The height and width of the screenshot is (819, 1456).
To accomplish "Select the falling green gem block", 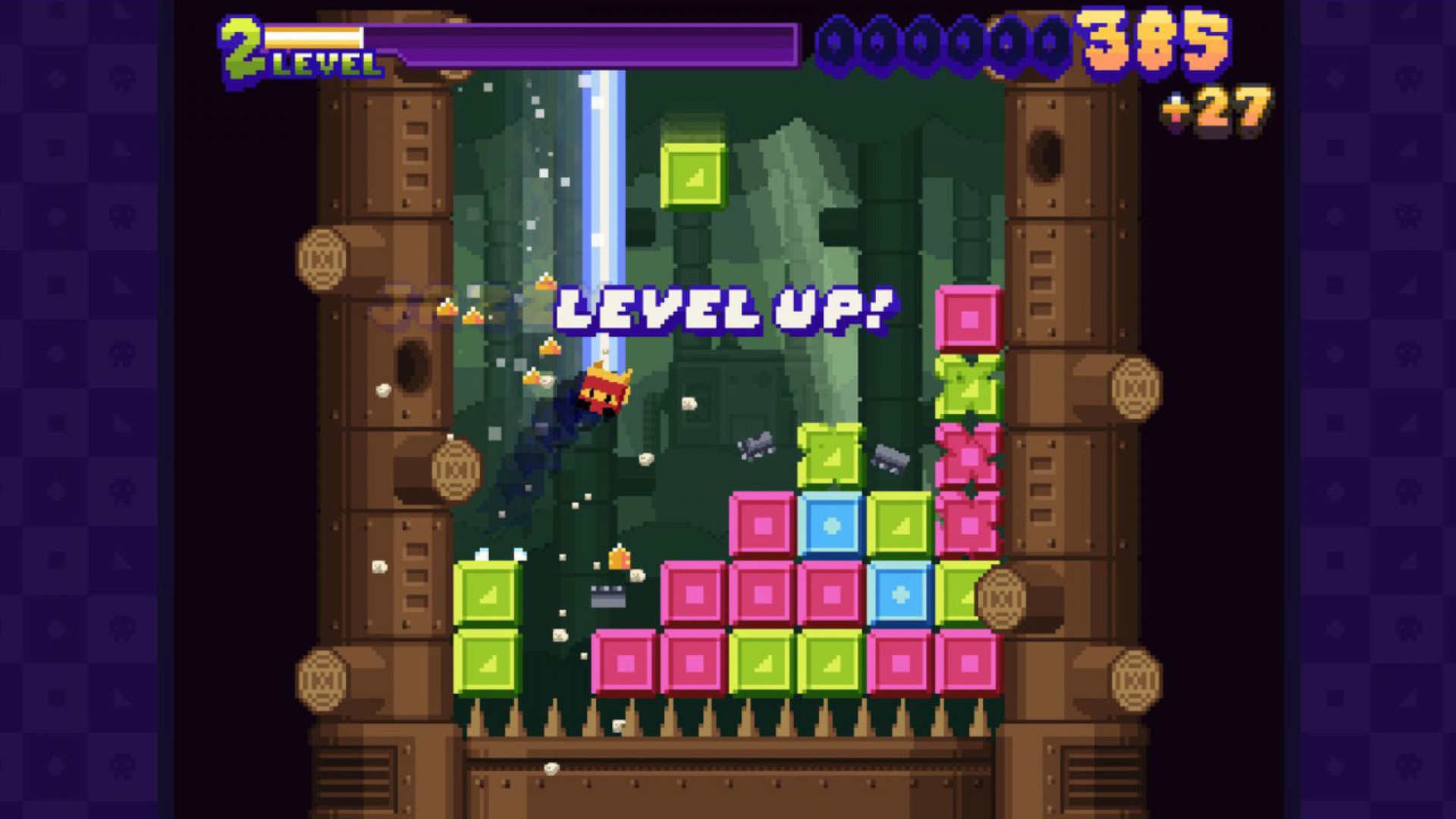I will pyautogui.click(x=695, y=176).
